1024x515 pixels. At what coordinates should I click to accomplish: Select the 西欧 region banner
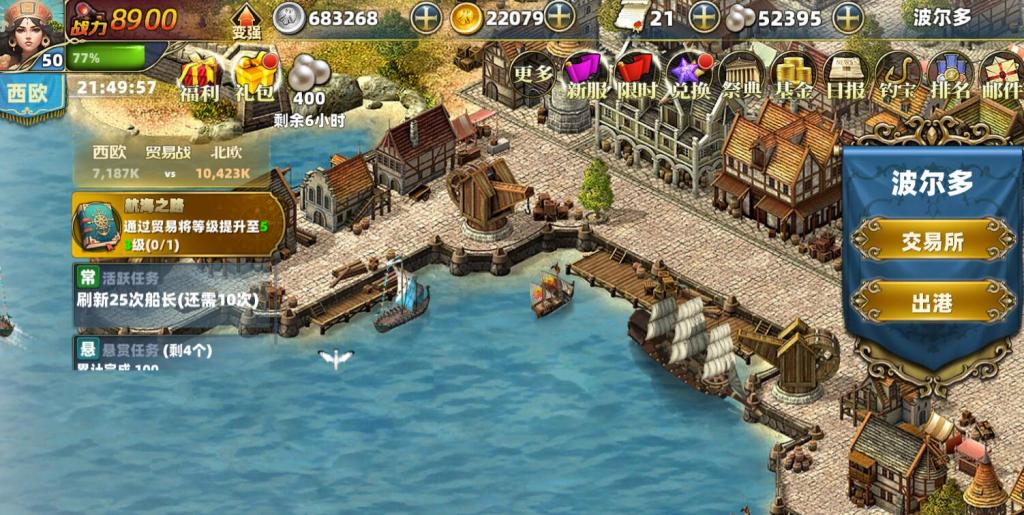[x=31, y=96]
